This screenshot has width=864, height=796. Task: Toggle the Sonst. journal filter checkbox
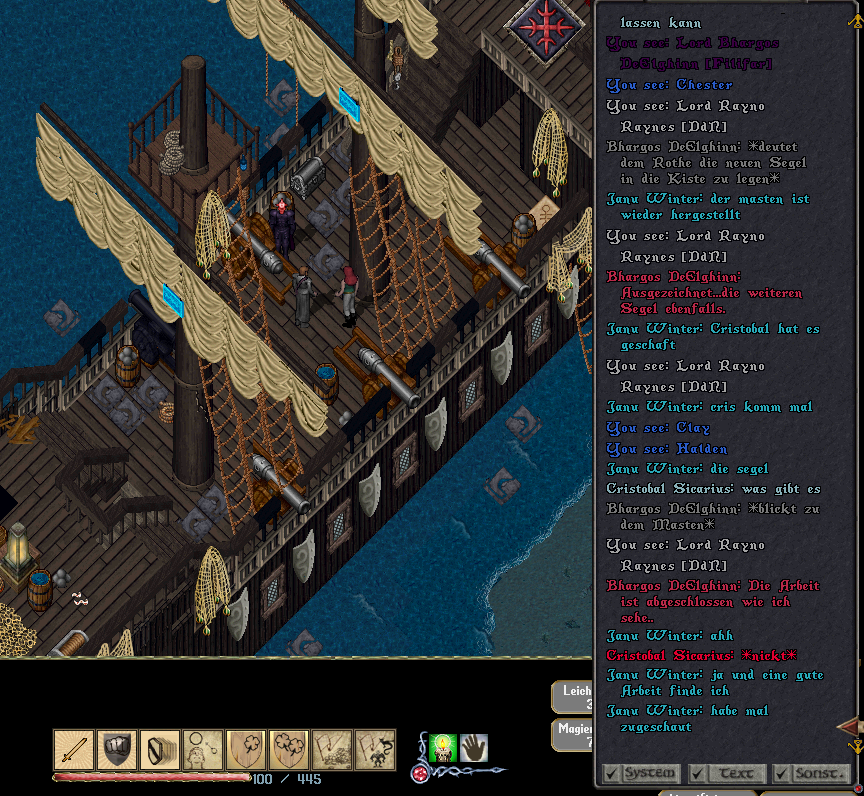point(780,774)
